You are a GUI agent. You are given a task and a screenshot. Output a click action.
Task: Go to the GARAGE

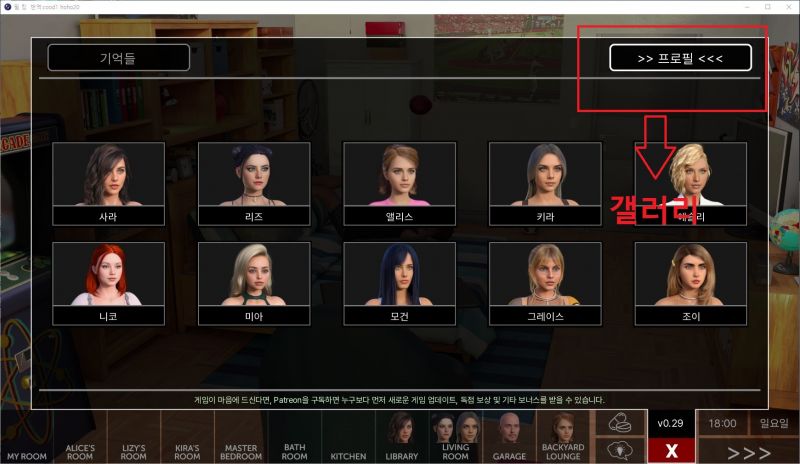pyautogui.click(x=510, y=438)
